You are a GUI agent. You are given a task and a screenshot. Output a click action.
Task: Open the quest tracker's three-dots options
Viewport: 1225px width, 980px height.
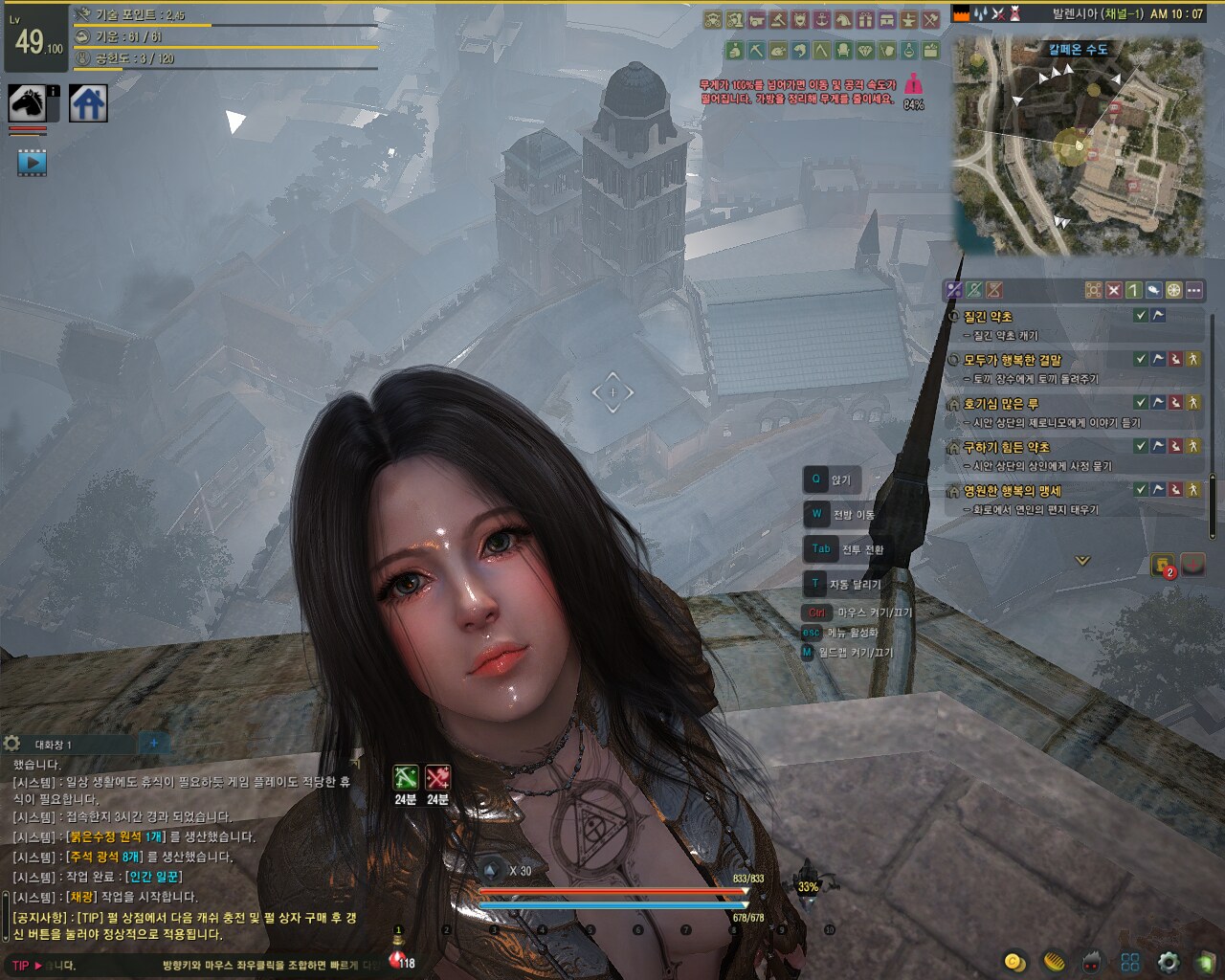pyautogui.click(x=1193, y=290)
